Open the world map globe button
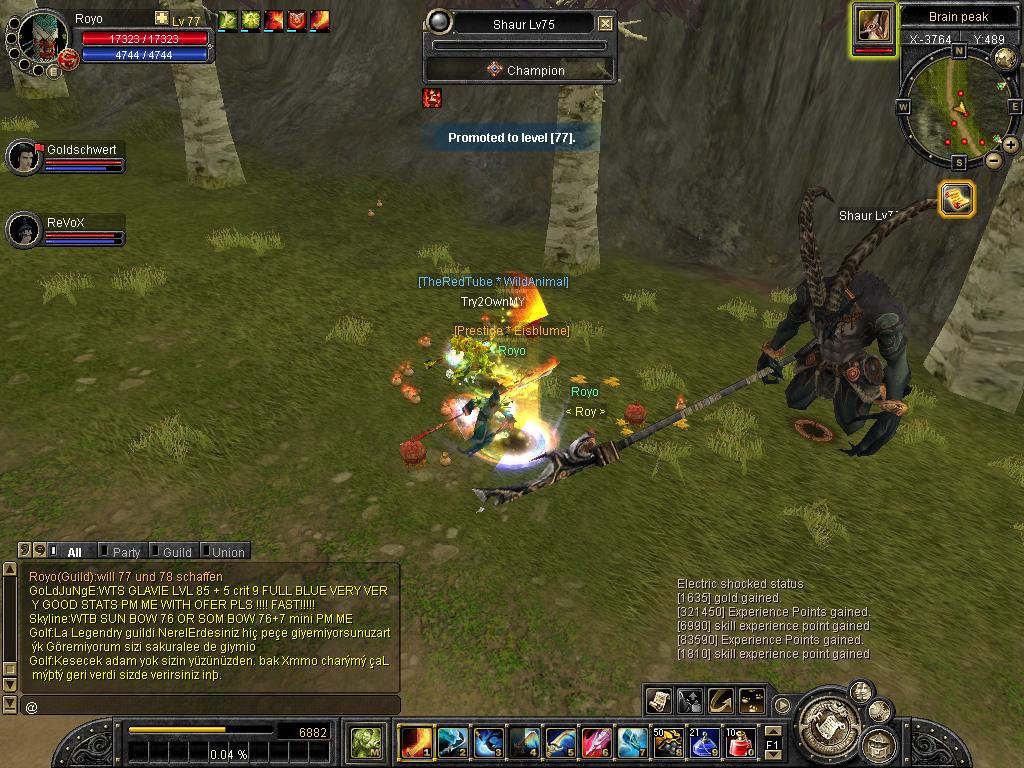Screen dimensions: 1024x768 [x=1004, y=58]
